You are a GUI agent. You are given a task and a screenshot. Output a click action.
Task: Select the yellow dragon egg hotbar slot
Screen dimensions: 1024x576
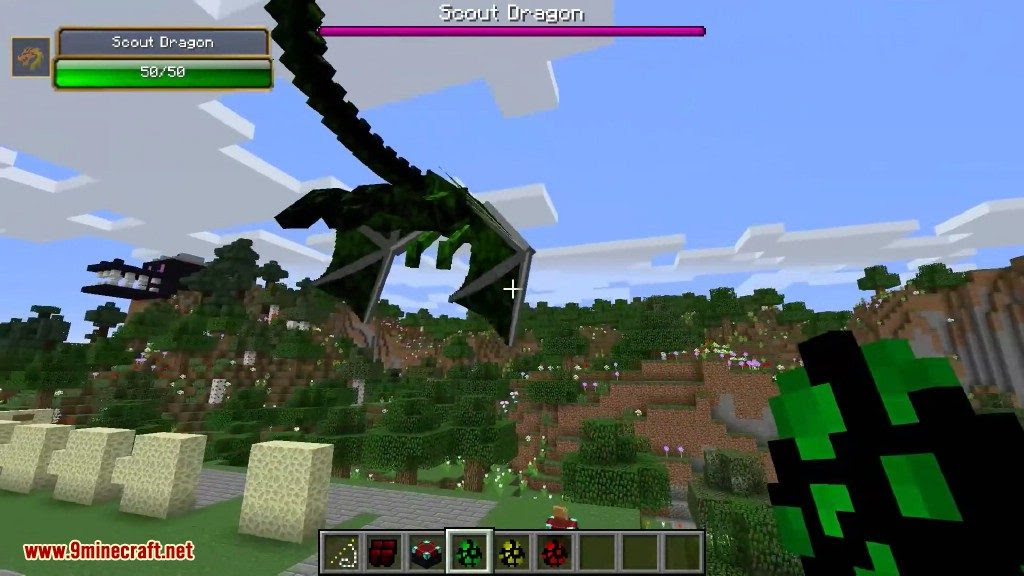pyautogui.click(x=509, y=551)
